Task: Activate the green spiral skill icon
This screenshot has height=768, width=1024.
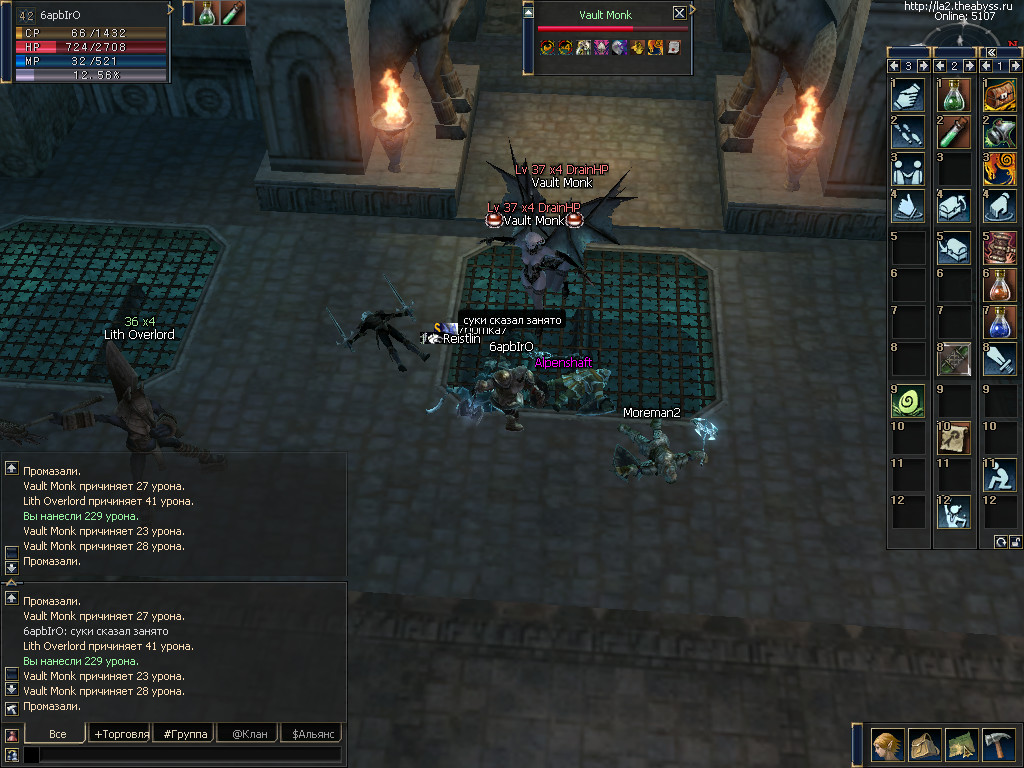Action: (907, 399)
